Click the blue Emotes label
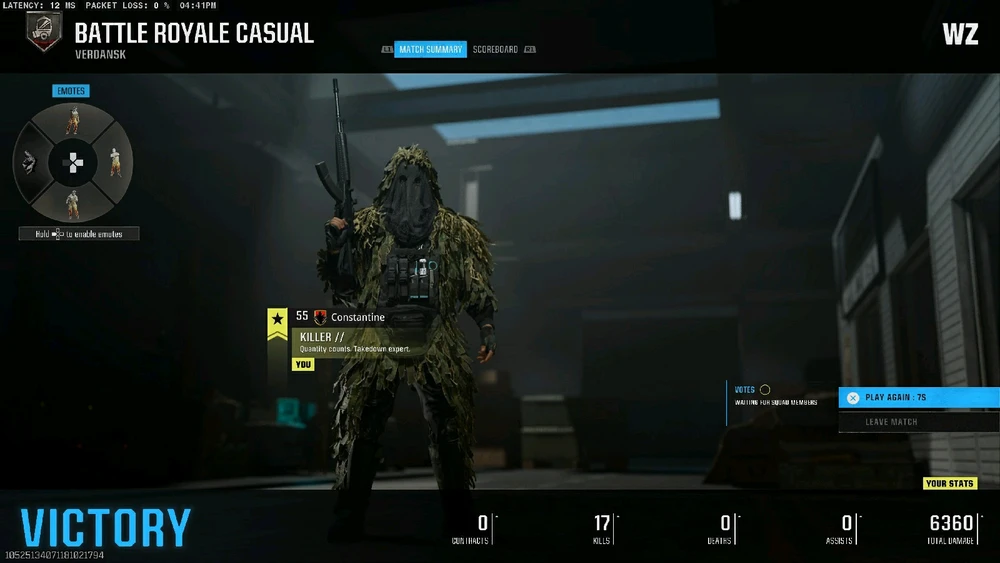Image resolution: width=1000 pixels, height=563 pixels. (x=71, y=91)
